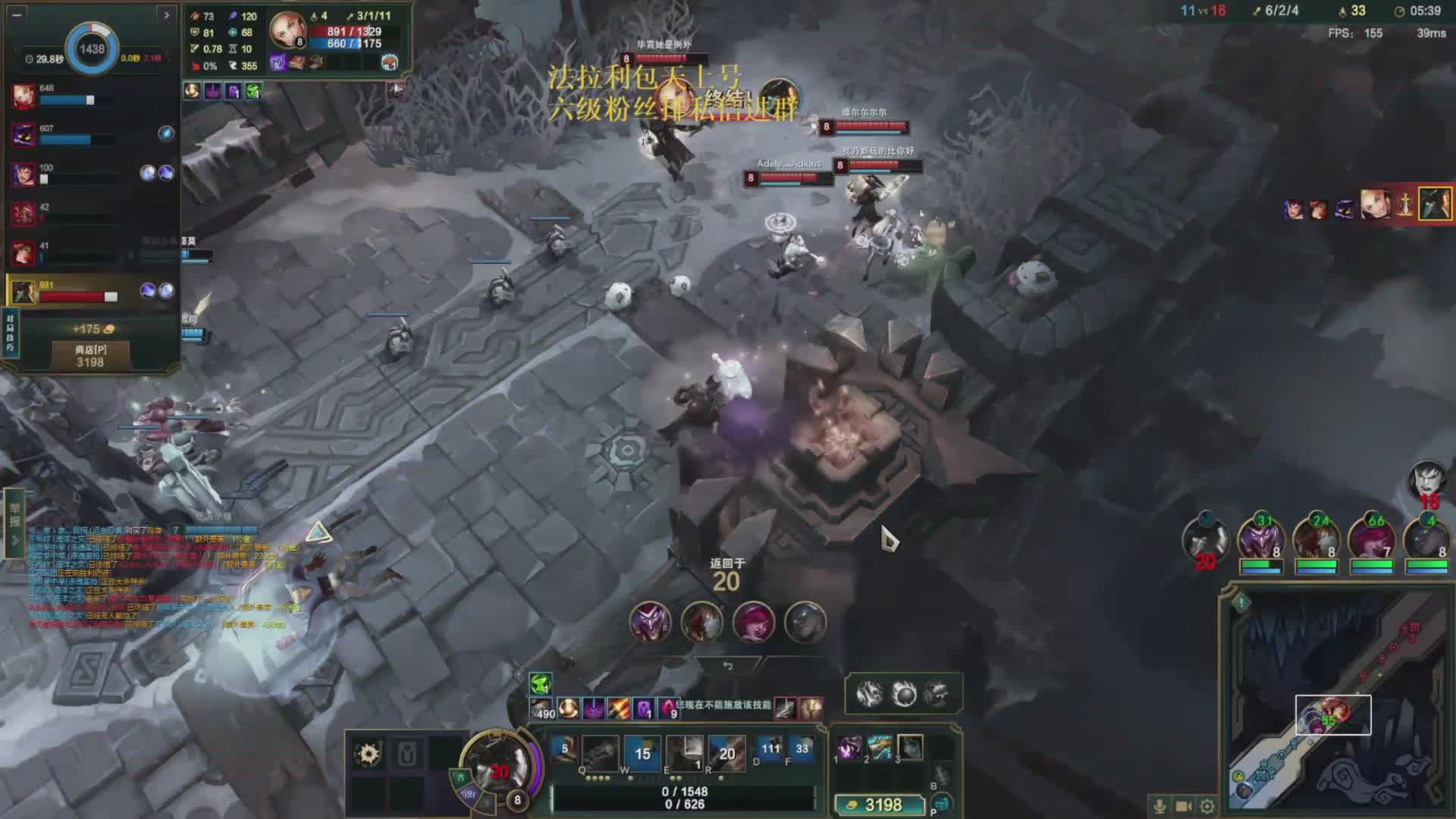
Task: Expand the damage panel using the arrow button
Action: pyautogui.click(x=166, y=14)
